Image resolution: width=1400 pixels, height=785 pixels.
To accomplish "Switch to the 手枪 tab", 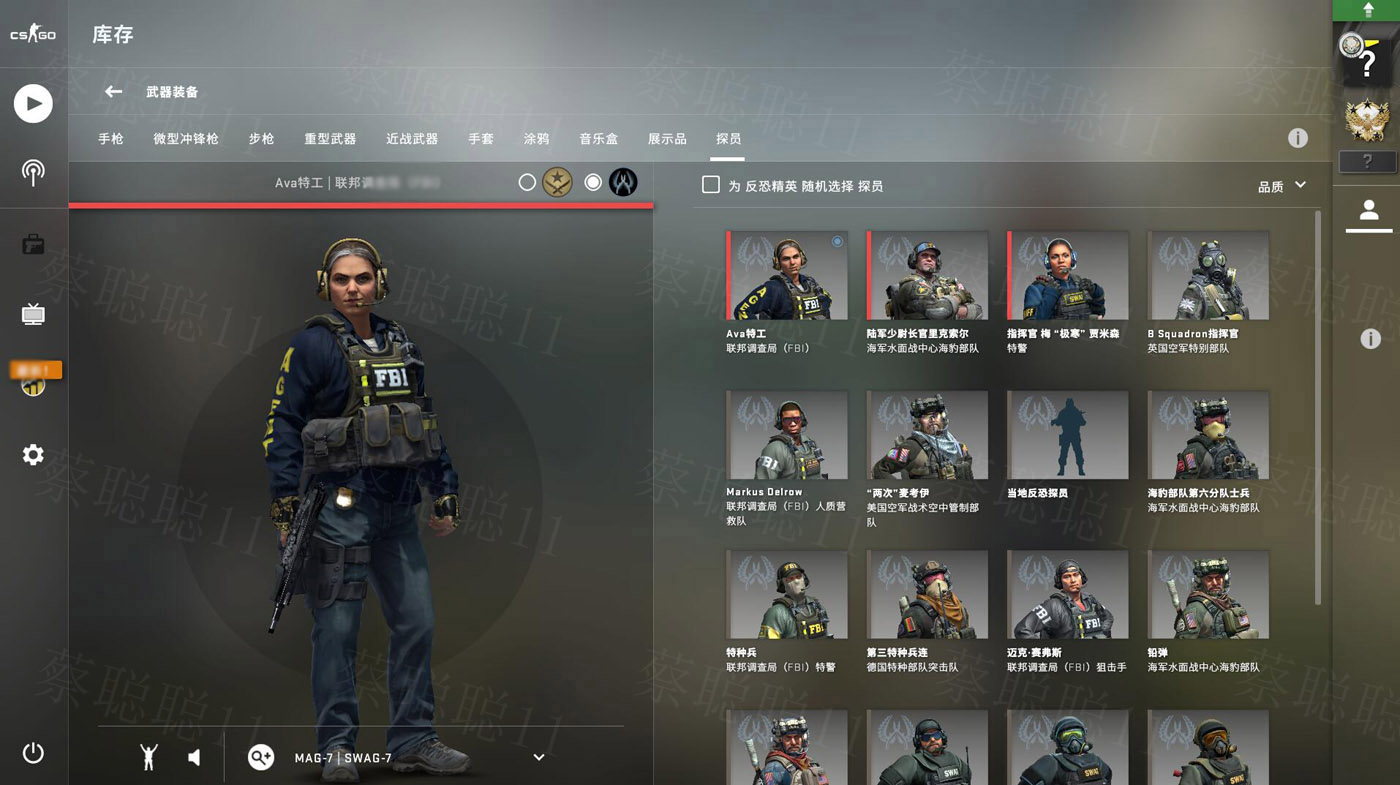I will 111,139.
